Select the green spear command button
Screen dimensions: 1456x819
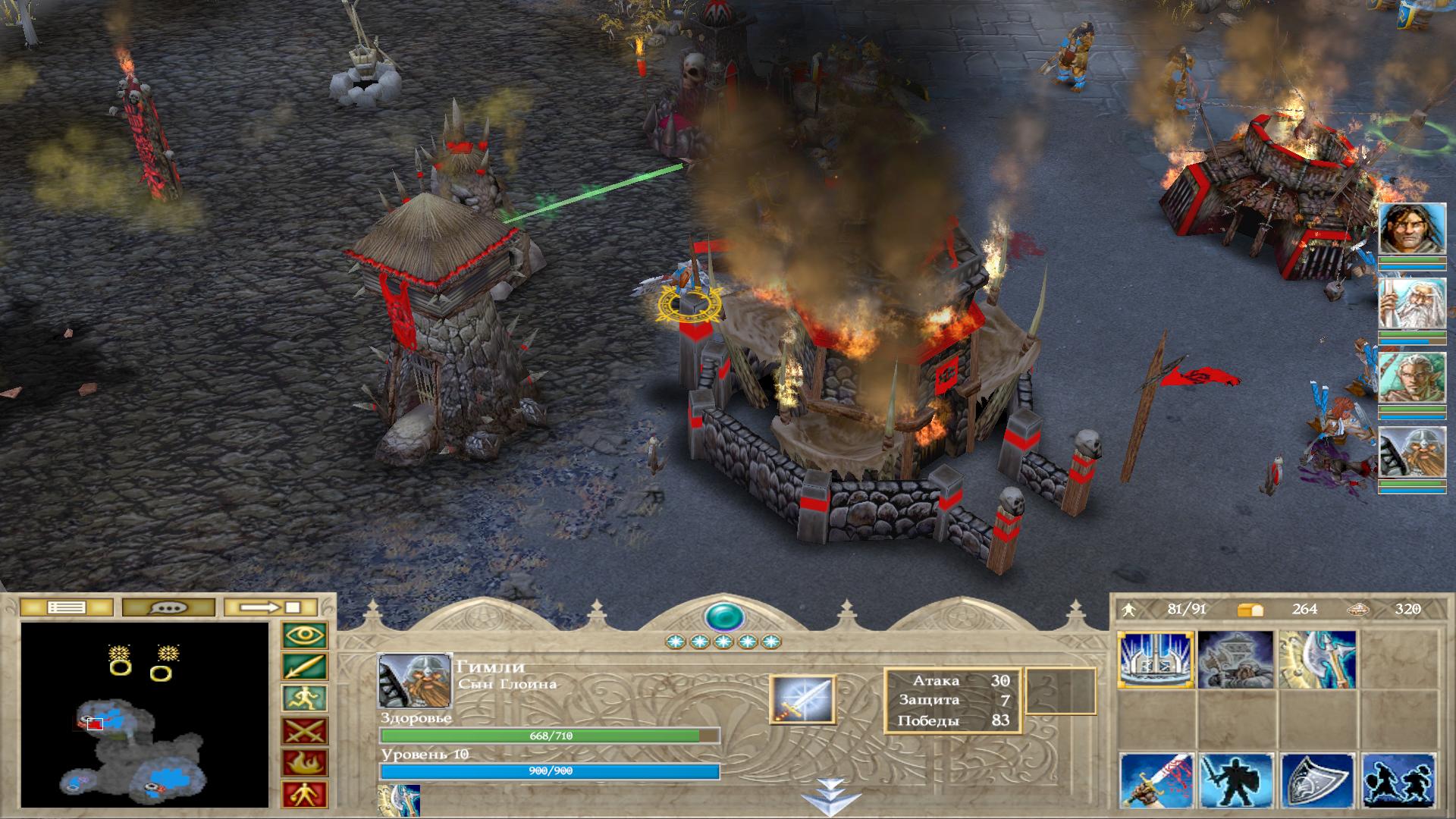coord(304,667)
